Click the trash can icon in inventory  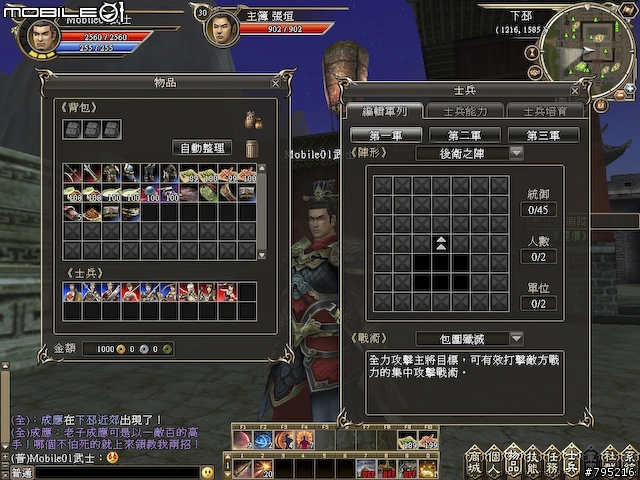252,148
